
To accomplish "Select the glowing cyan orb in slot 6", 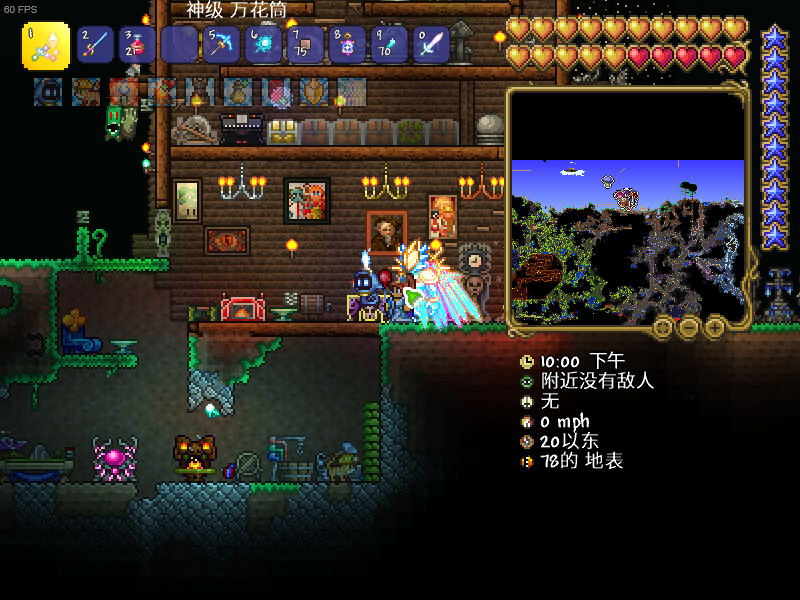I will tap(263, 45).
